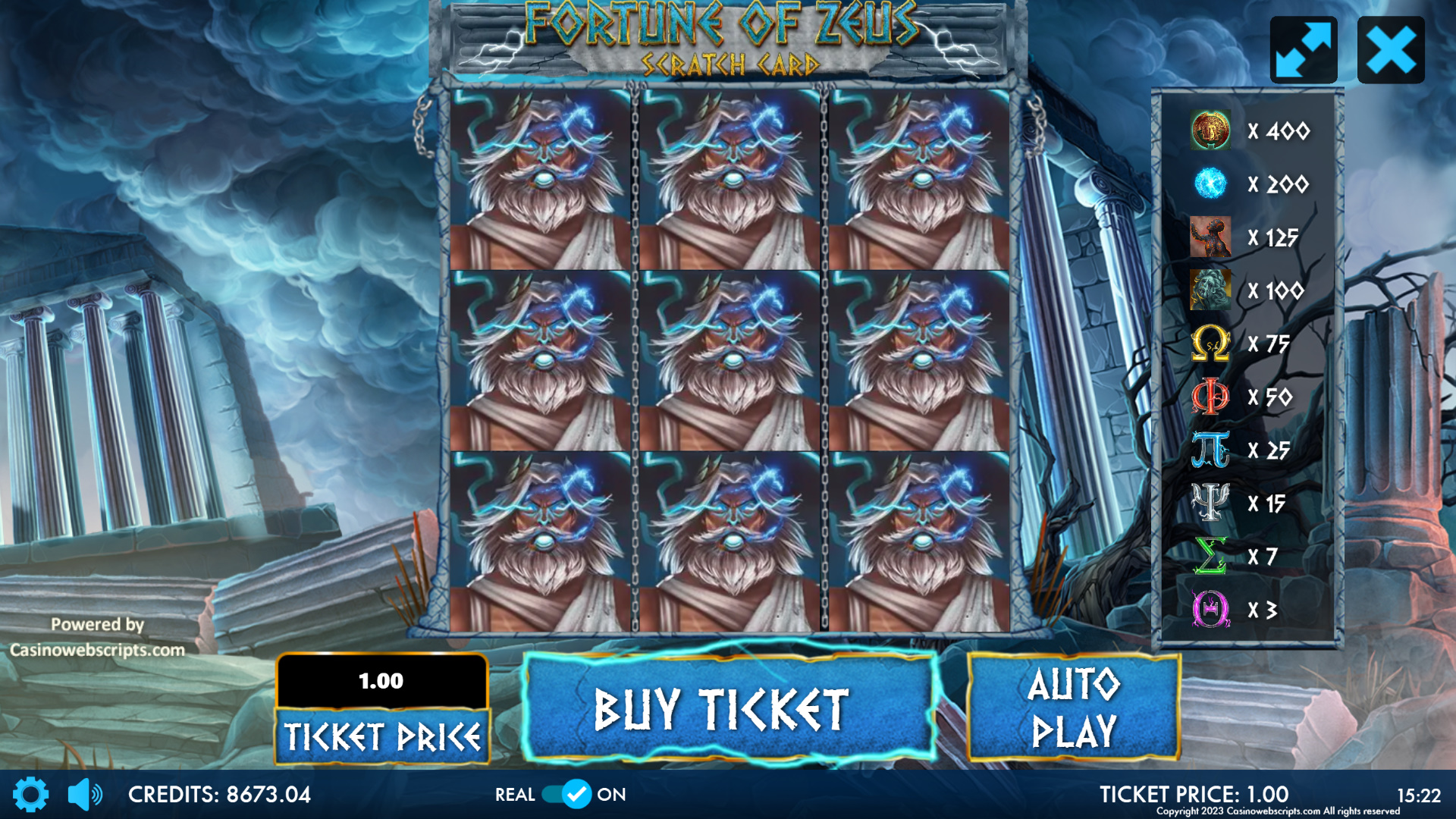Close the game with the X button
The image size is (1456, 819).
pos(1391,50)
